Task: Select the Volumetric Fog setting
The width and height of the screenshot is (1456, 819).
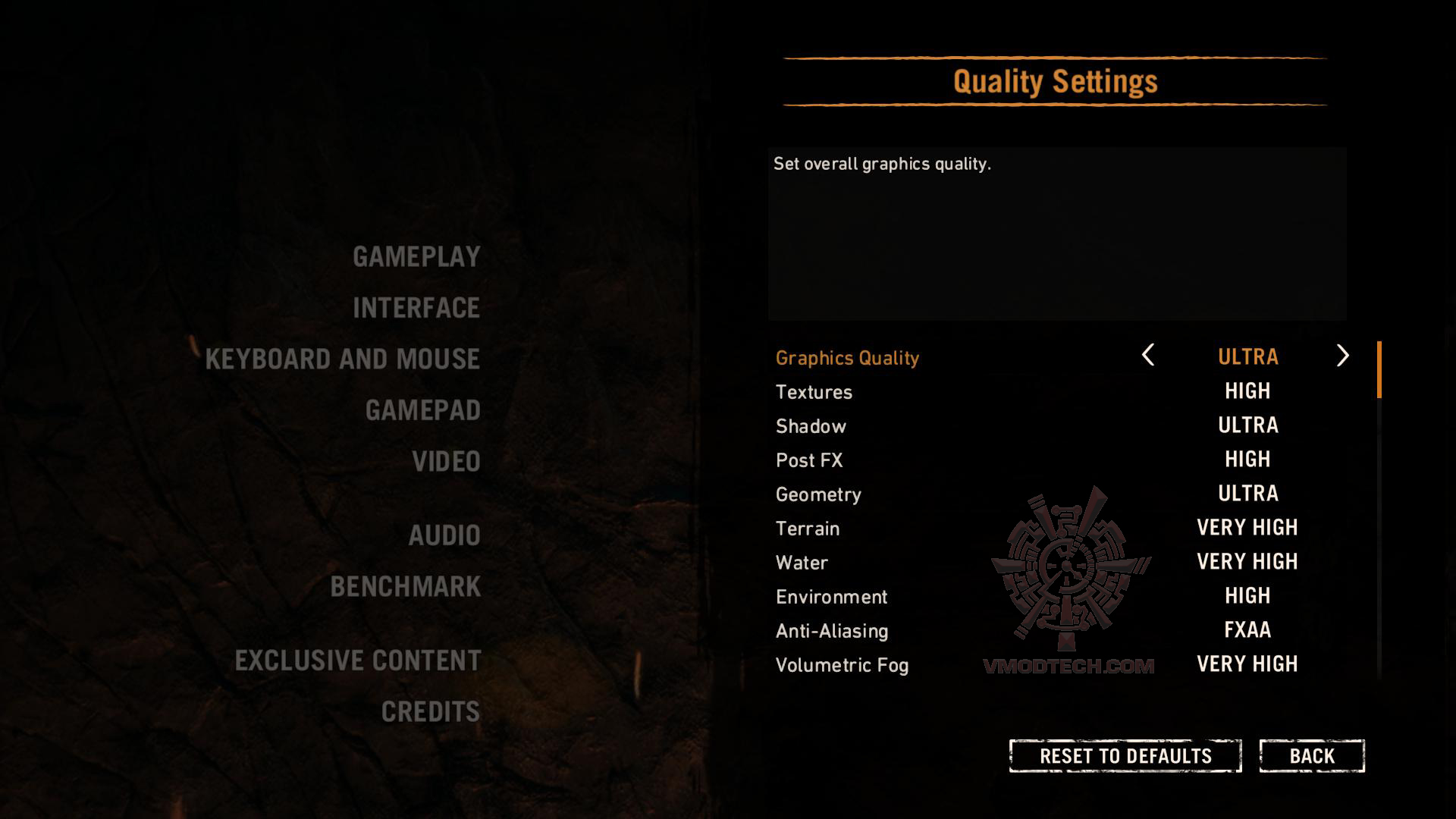Action: [x=842, y=665]
